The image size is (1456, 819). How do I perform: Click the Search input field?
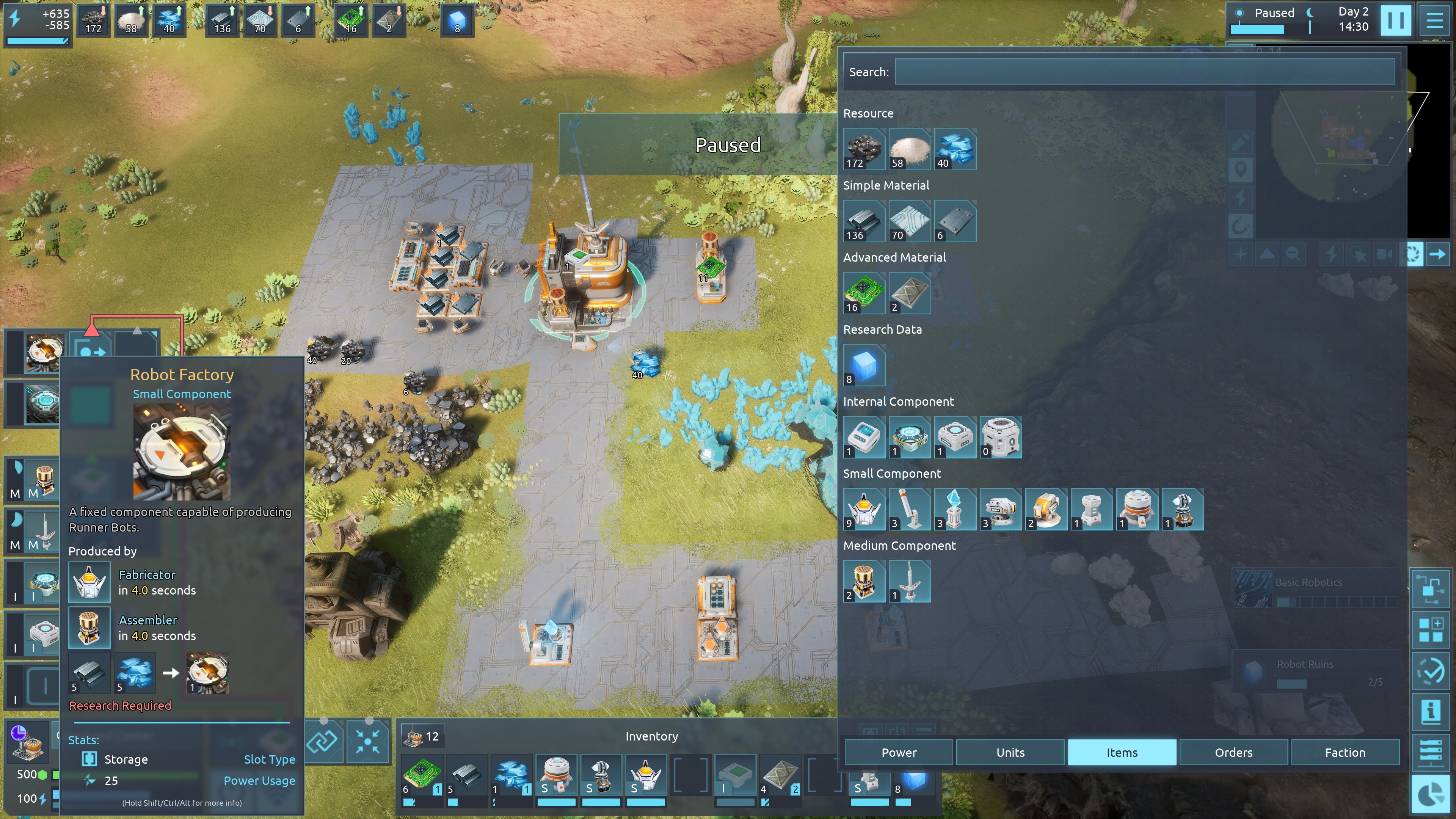[x=1145, y=72]
